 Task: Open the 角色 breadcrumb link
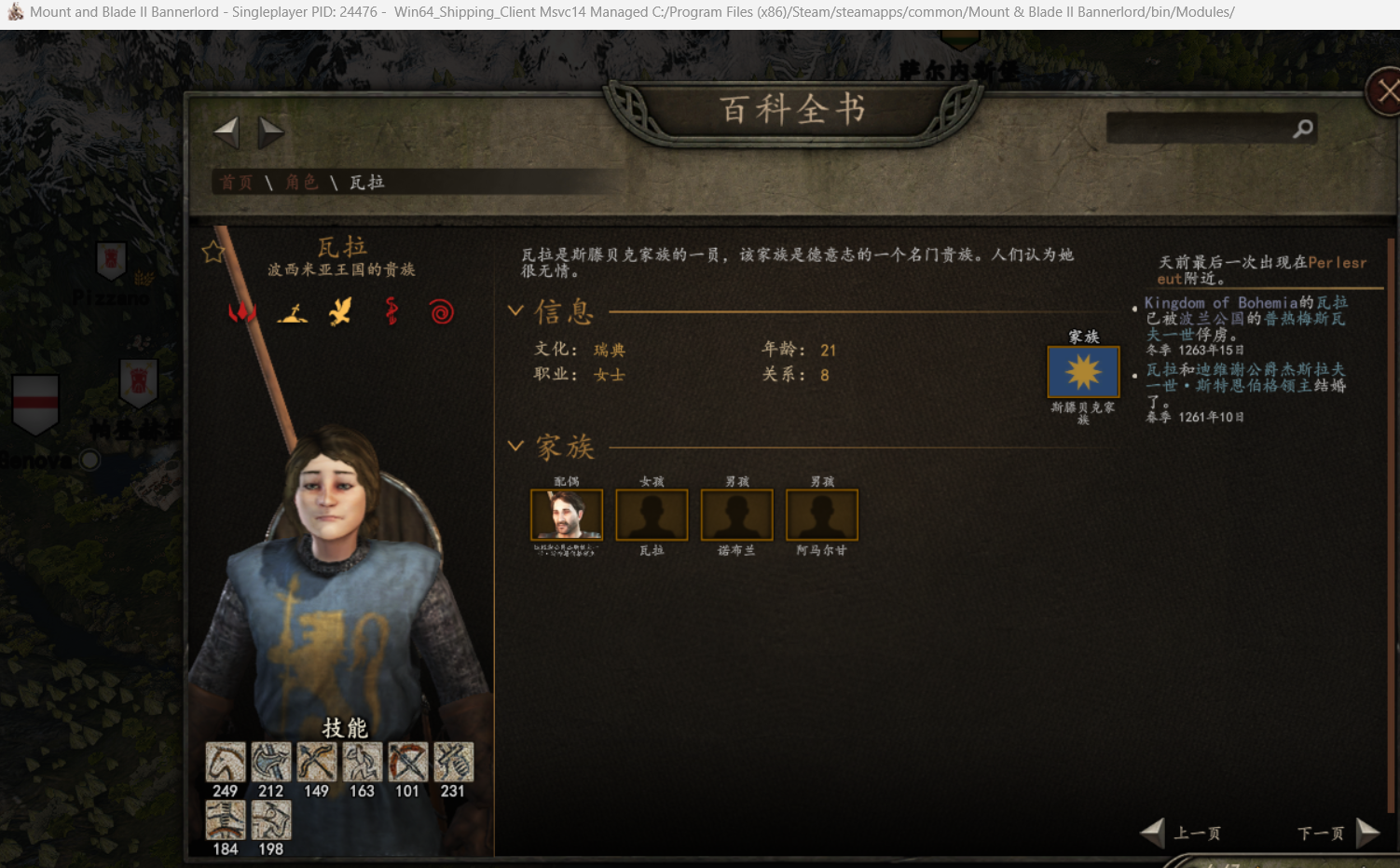(301, 183)
